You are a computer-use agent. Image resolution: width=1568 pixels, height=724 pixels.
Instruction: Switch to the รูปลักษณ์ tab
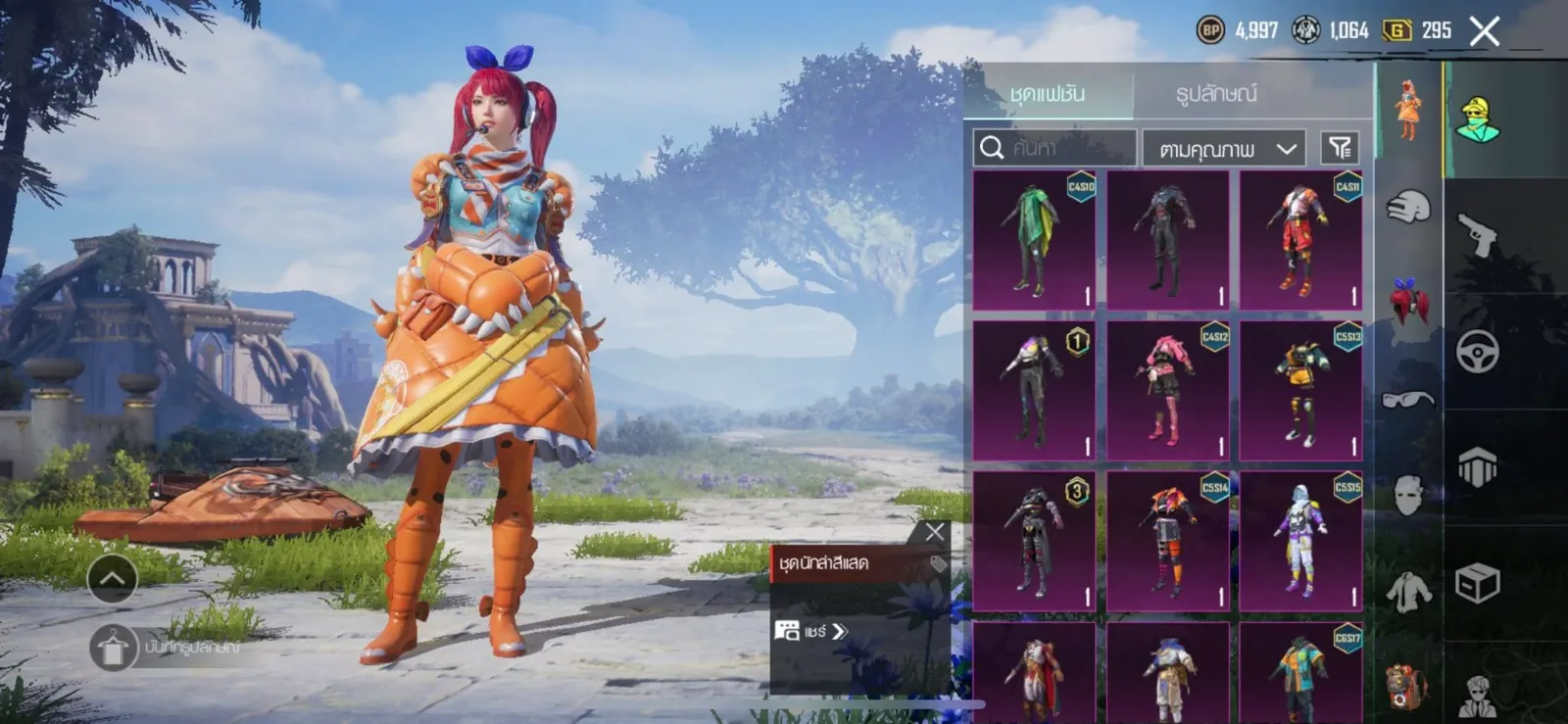click(1215, 94)
